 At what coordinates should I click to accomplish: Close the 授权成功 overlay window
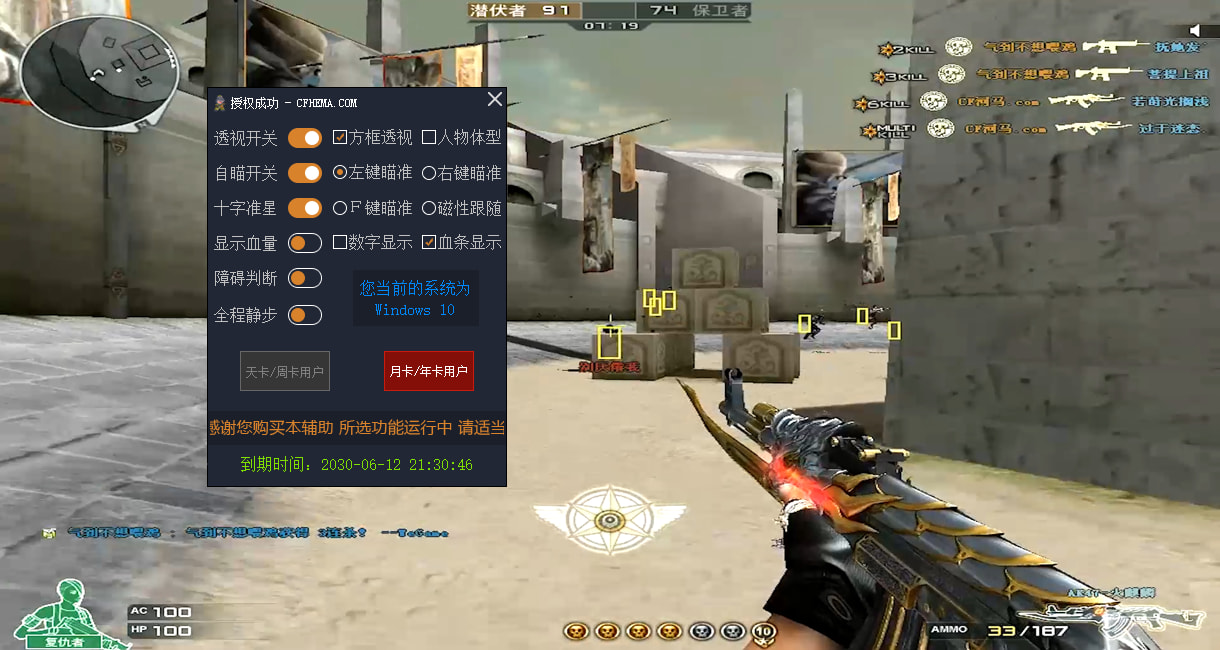pyautogui.click(x=494, y=99)
